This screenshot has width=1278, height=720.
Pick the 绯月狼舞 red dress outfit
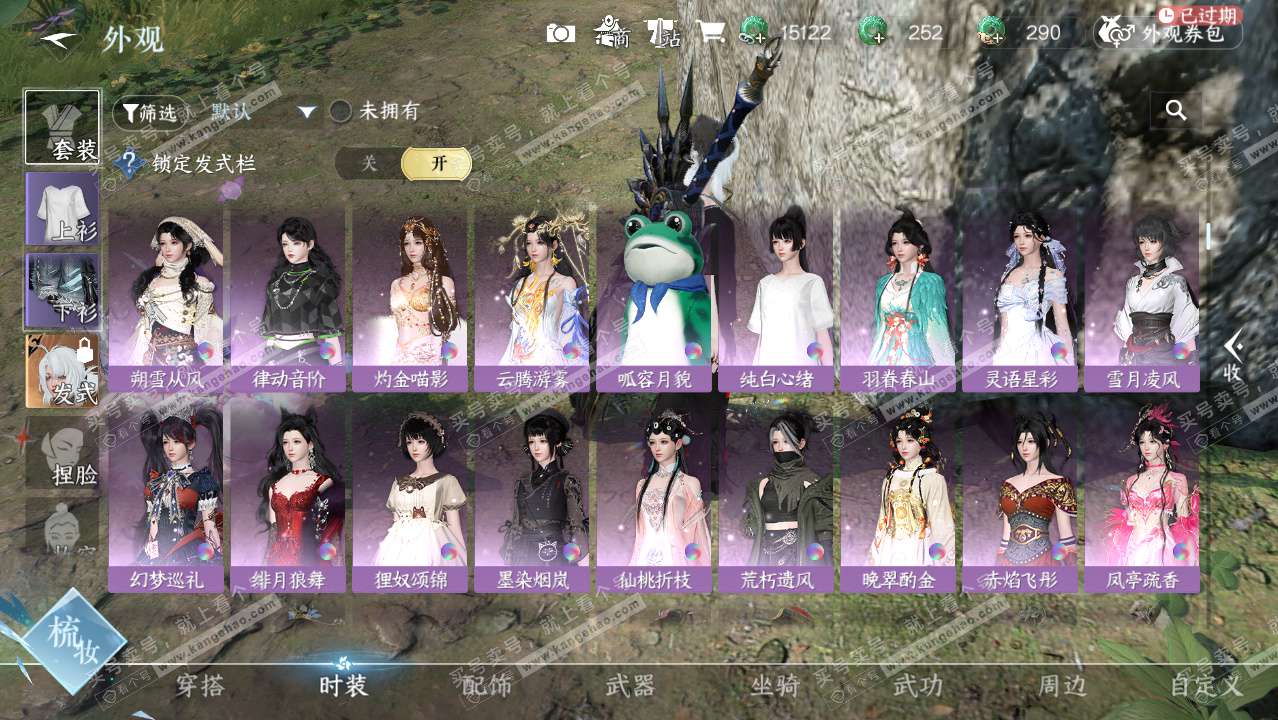tap(288, 500)
